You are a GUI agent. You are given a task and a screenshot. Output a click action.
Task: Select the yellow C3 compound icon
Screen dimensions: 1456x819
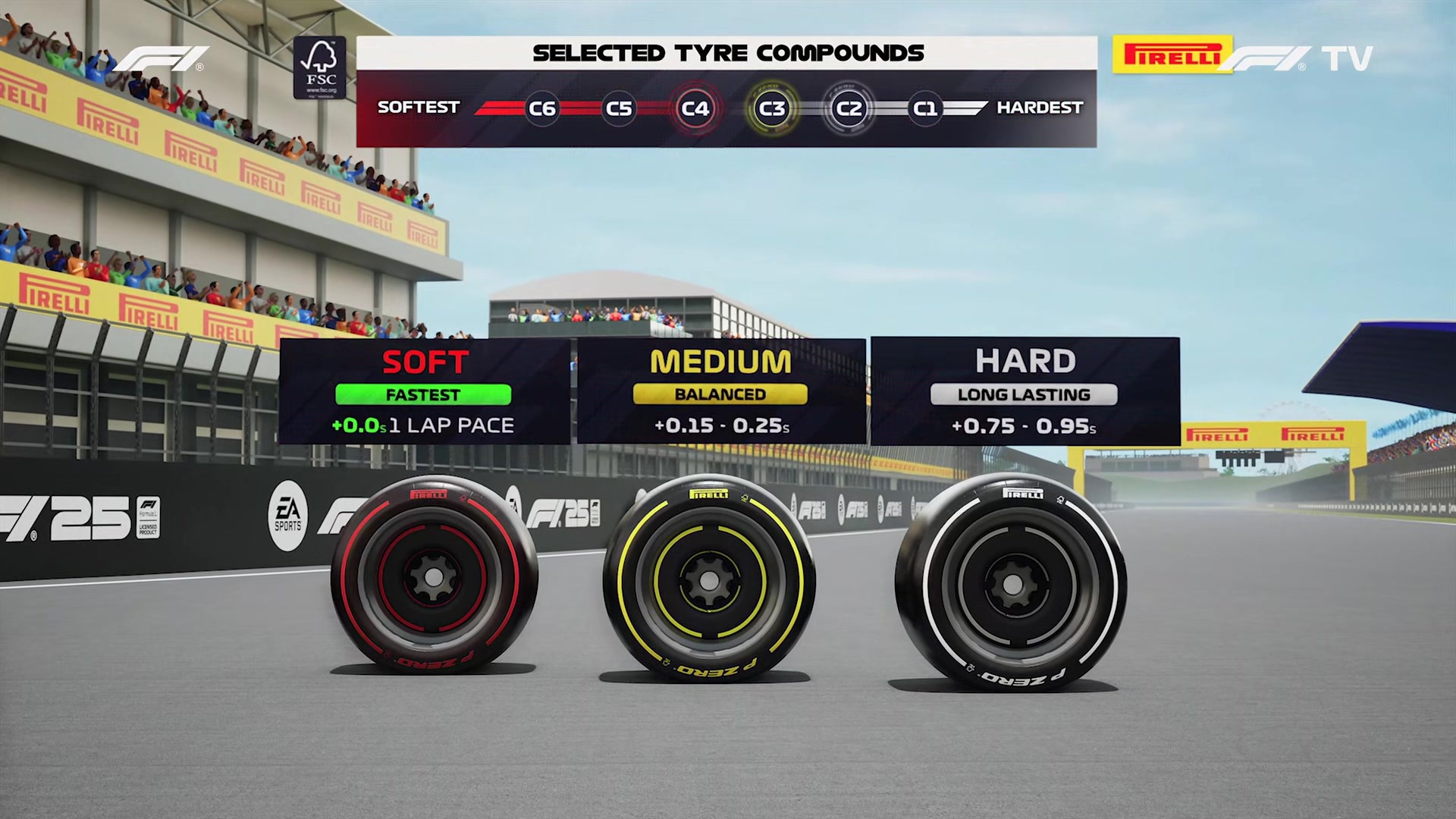773,108
